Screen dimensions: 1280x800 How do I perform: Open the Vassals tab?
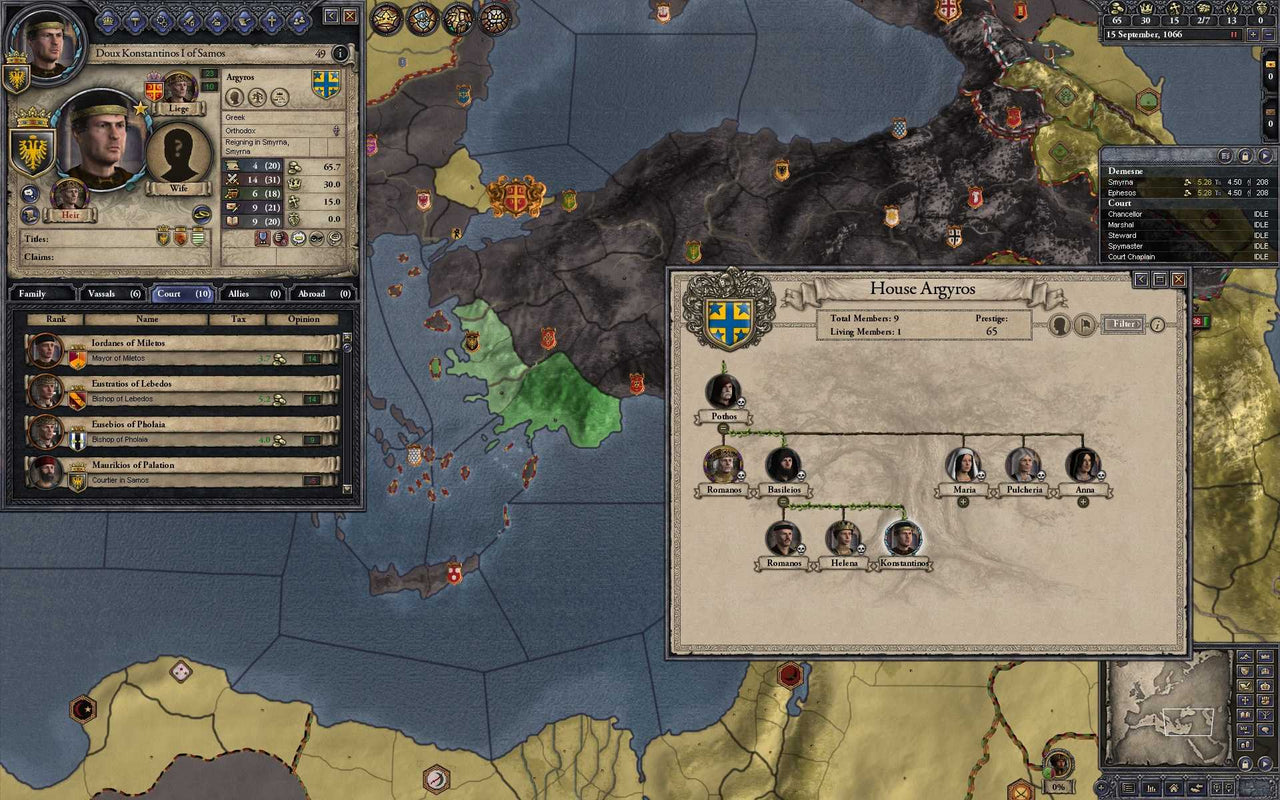(x=114, y=294)
